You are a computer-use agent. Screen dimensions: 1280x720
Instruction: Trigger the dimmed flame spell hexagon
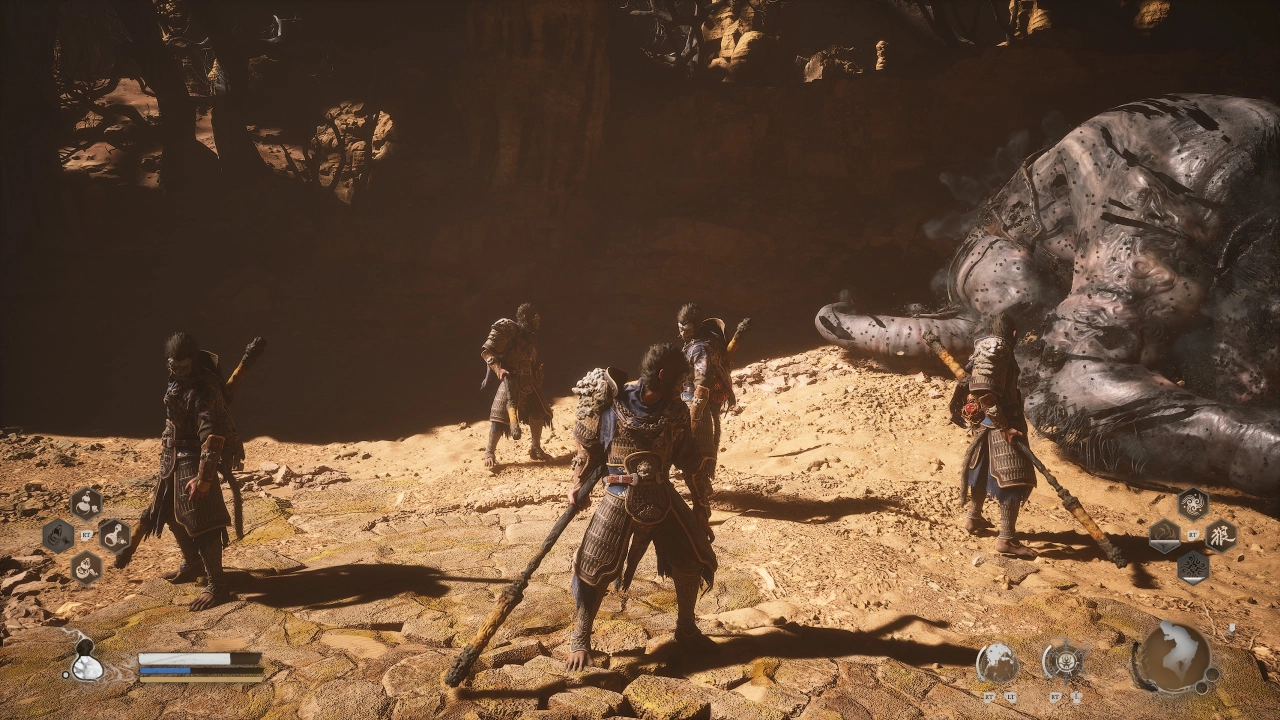(x=1165, y=536)
